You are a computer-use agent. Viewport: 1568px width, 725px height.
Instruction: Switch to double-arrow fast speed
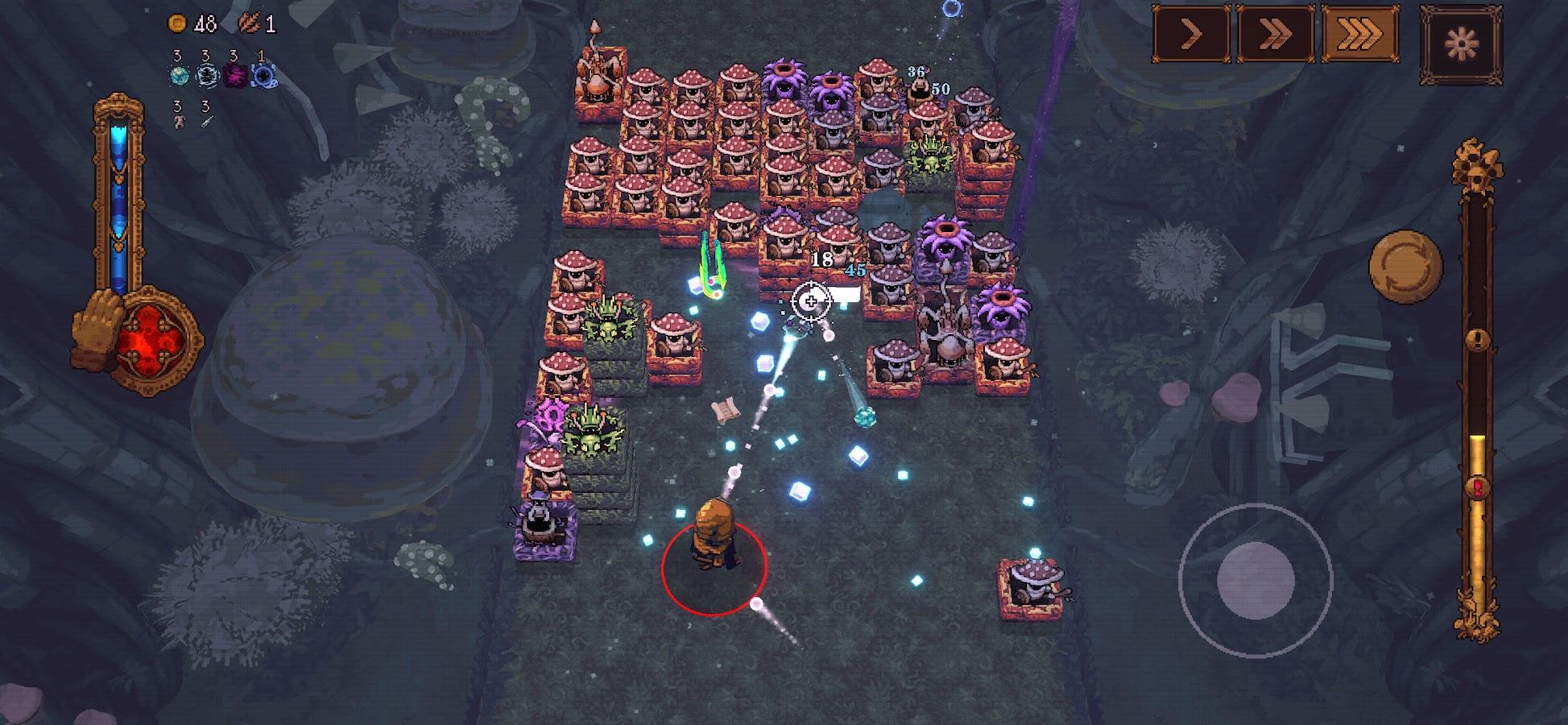tap(1276, 34)
